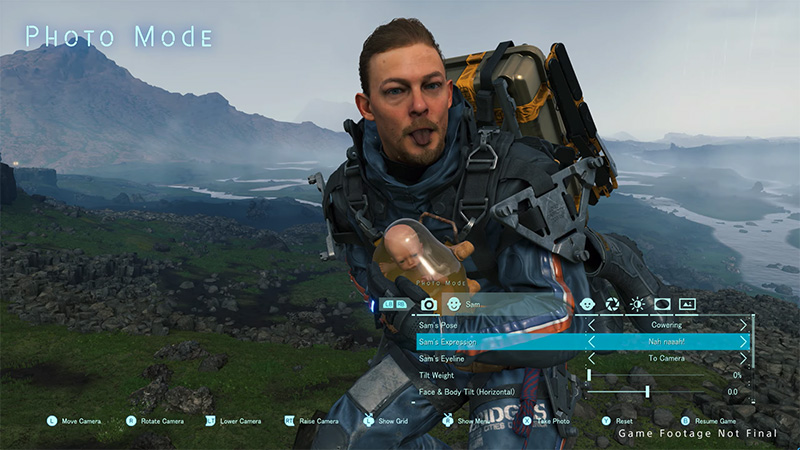Screen dimensions: 800x450
Task: Cycle to next expression after Nah naaah!
Action: (743, 342)
